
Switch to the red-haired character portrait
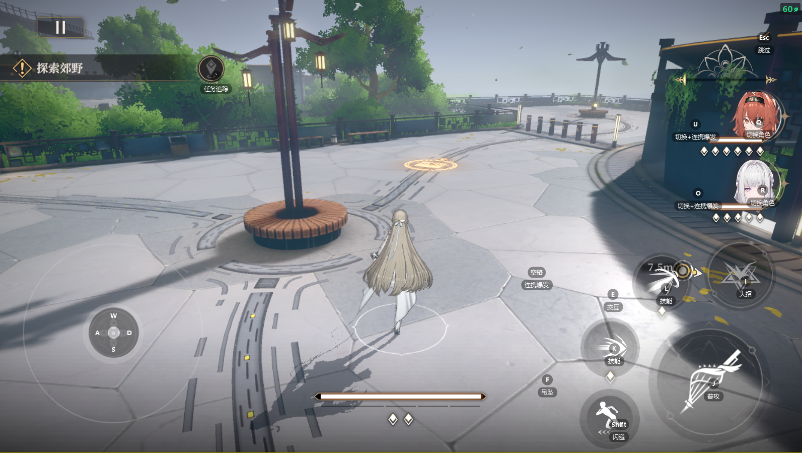pos(753,115)
